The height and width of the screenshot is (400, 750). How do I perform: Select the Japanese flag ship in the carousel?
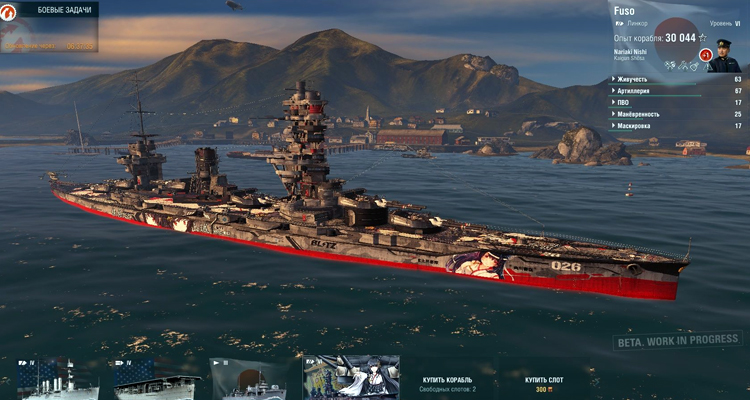point(248,380)
